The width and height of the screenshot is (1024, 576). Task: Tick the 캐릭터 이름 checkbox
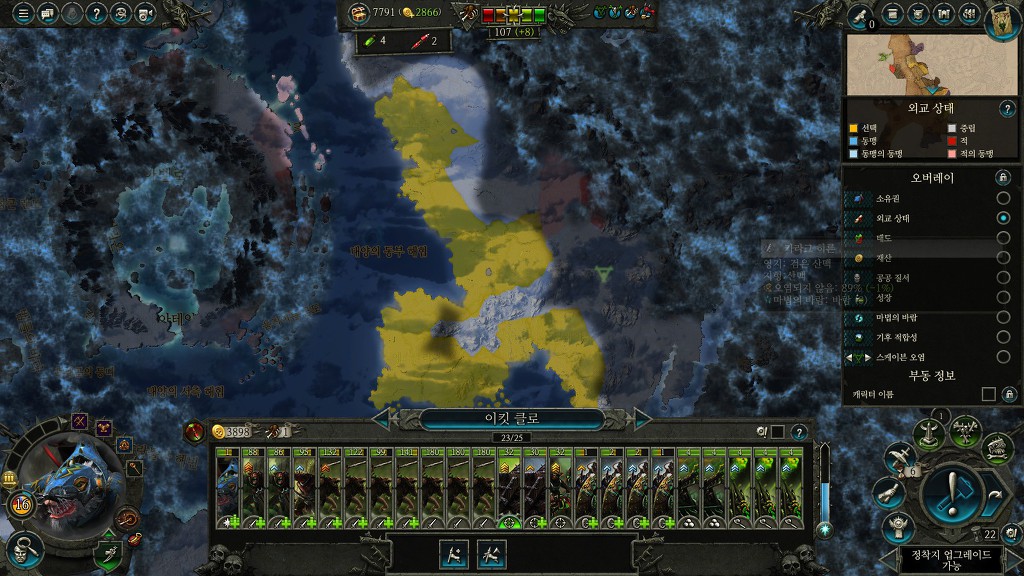coord(988,395)
